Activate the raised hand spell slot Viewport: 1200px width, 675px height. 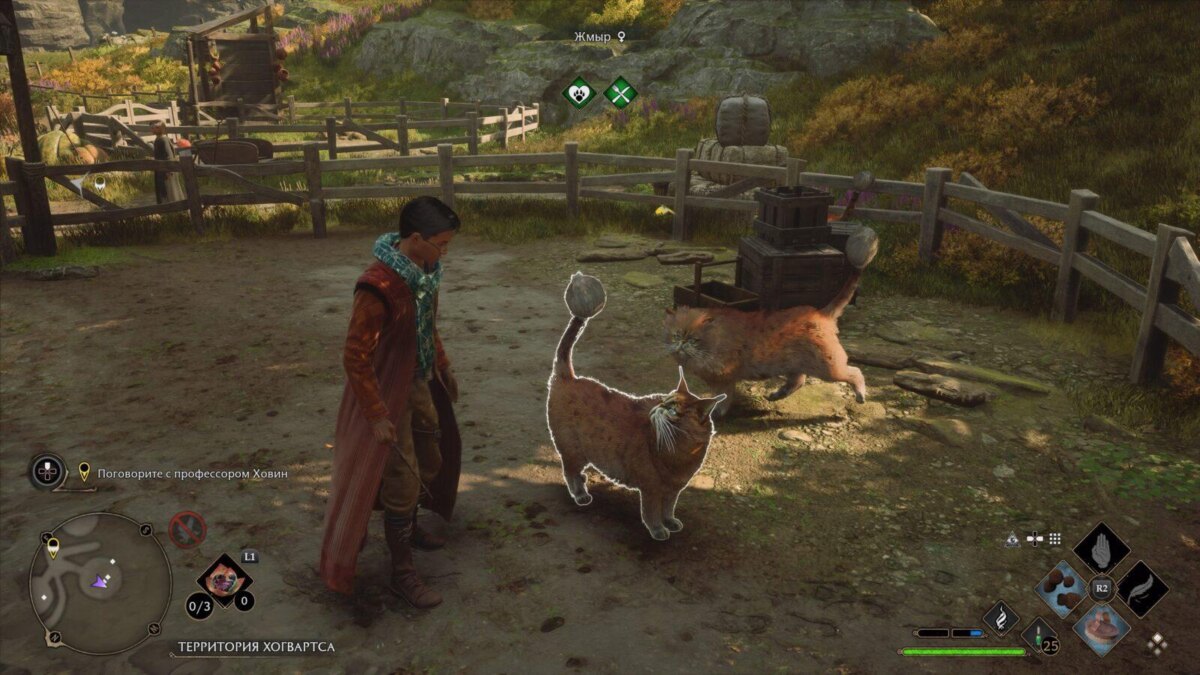1102,549
